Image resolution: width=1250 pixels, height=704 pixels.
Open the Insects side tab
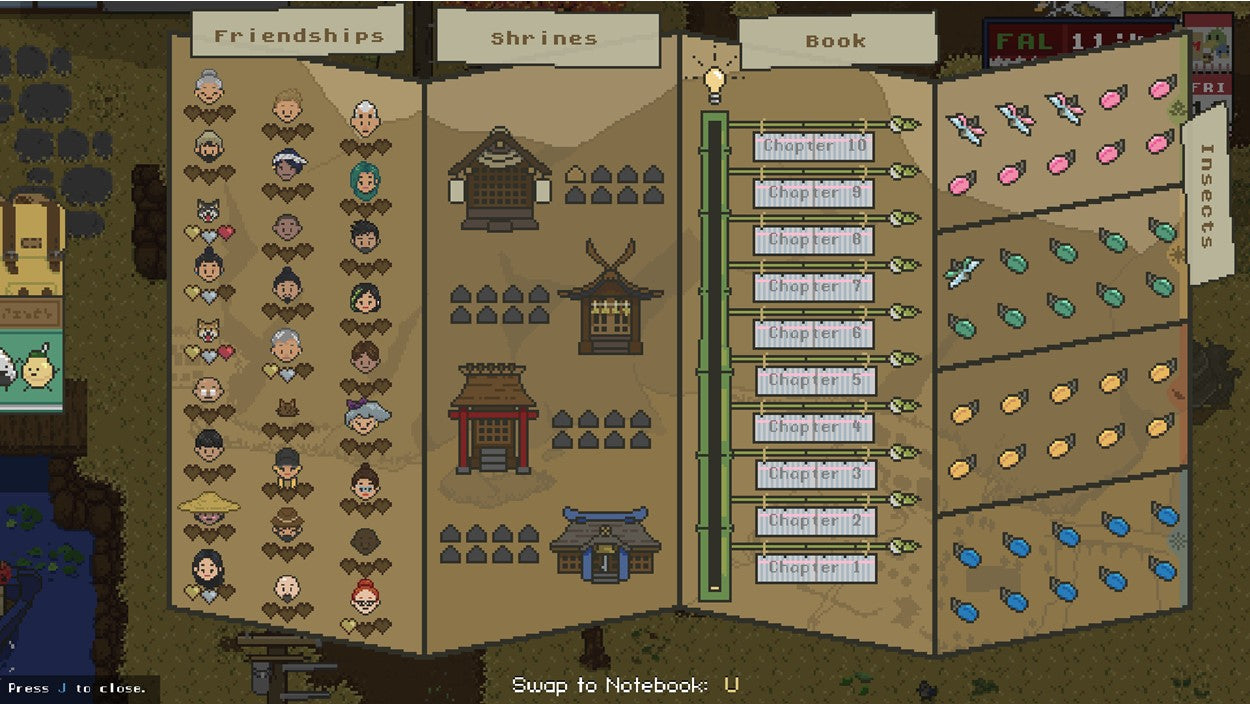coord(1206,196)
